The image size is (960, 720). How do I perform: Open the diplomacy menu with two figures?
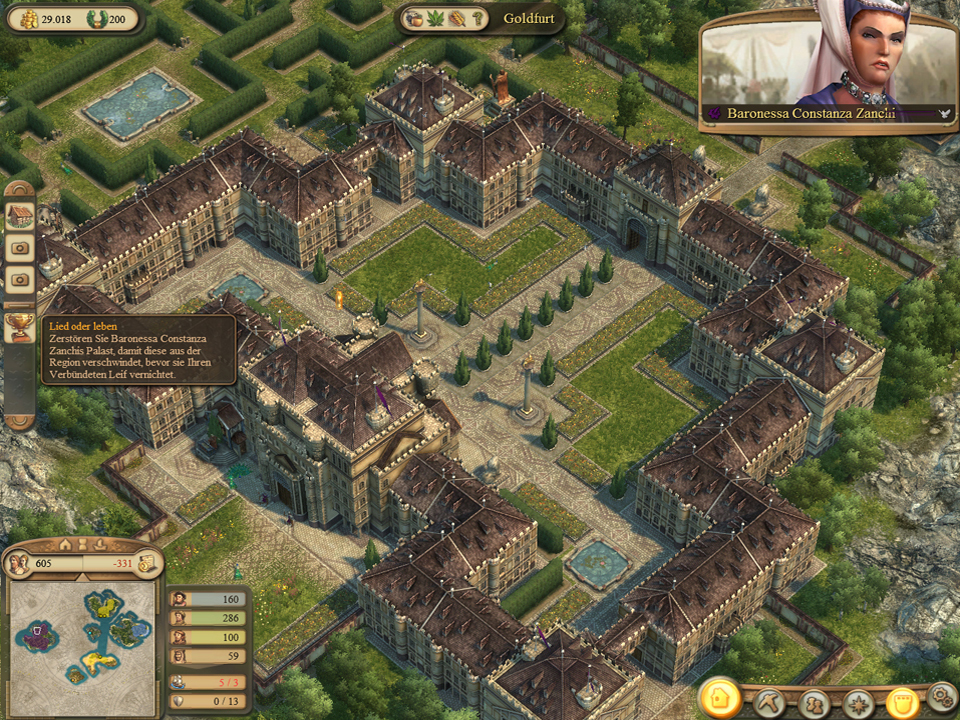pos(815,702)
